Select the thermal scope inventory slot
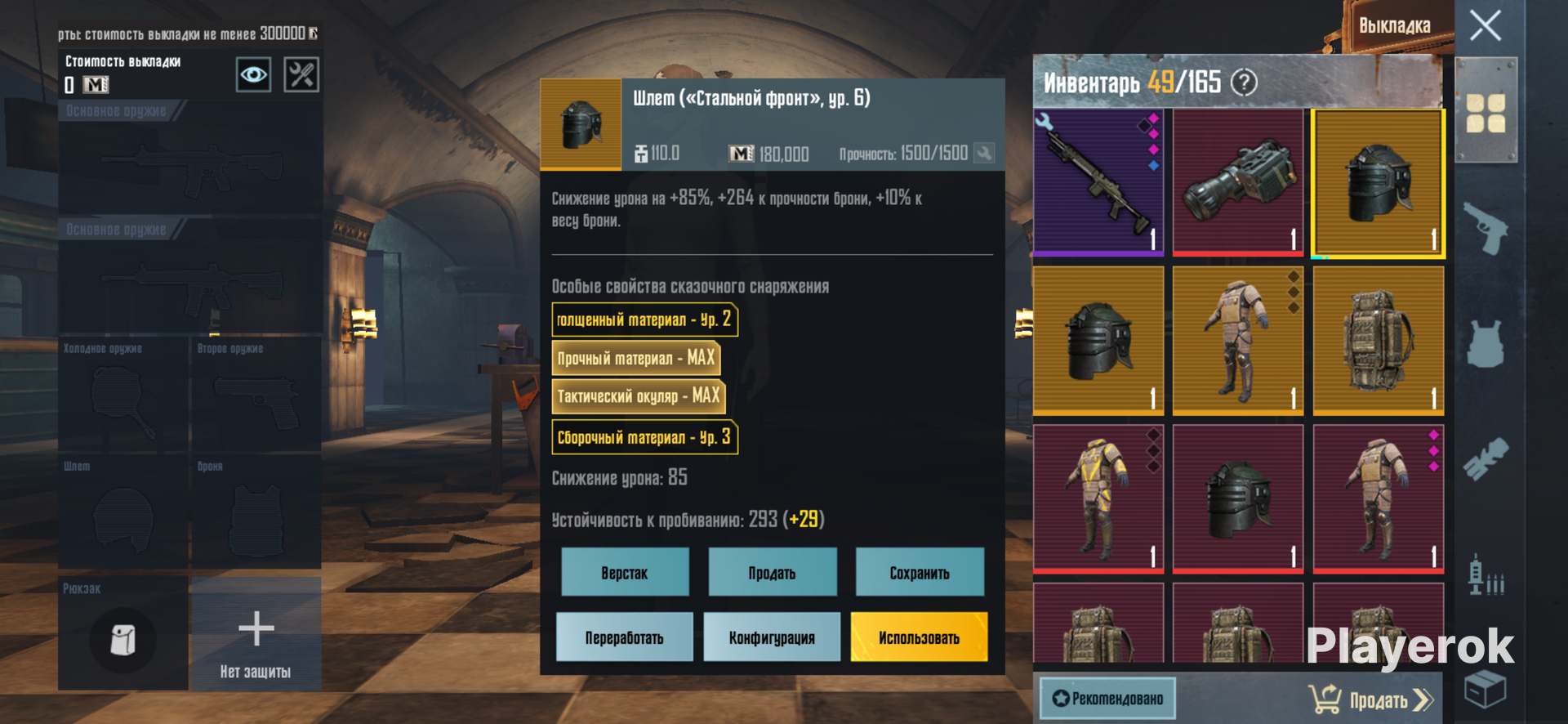1568x724 pixels. [1238, 182]
